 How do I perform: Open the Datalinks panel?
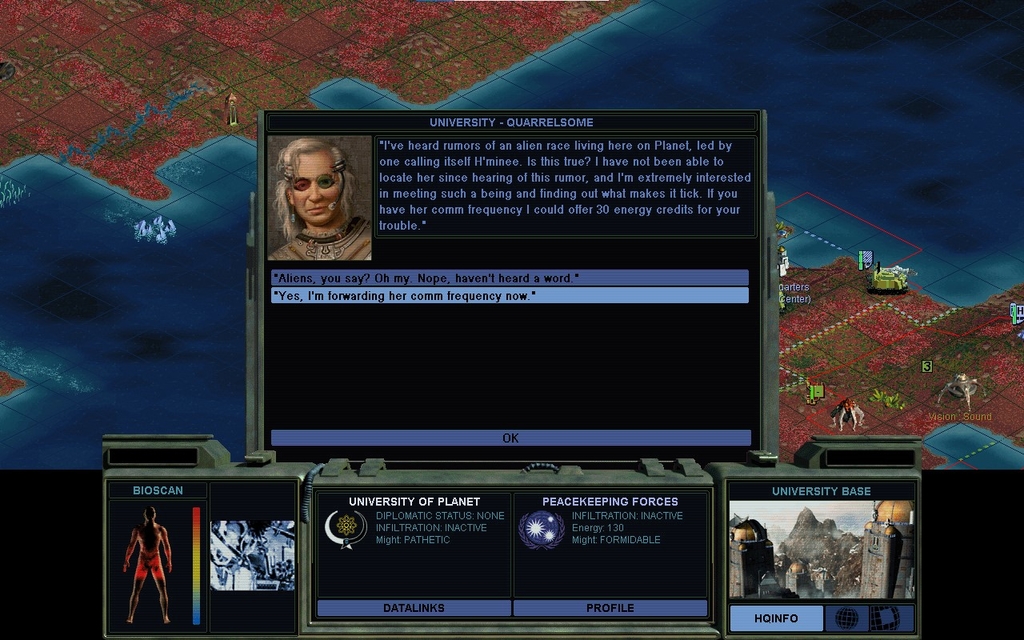[413, 608]
